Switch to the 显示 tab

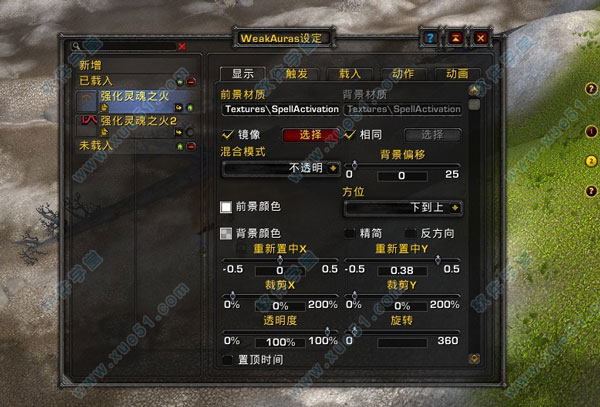242,73
